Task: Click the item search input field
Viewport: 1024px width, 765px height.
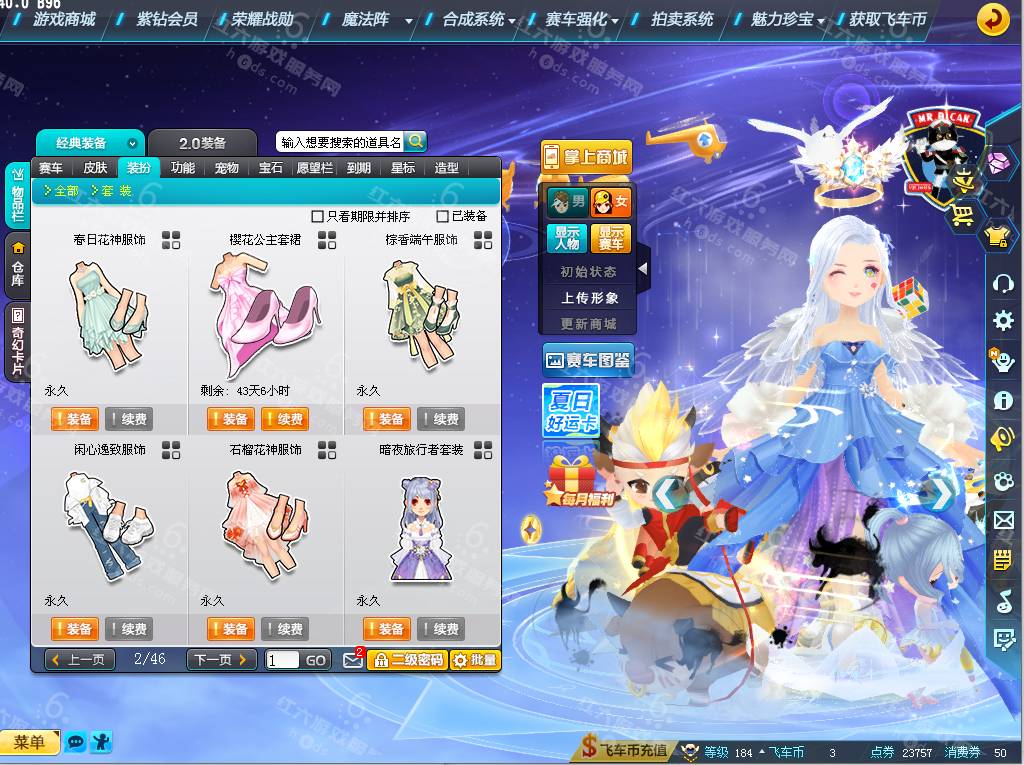Action: point(340,142)
